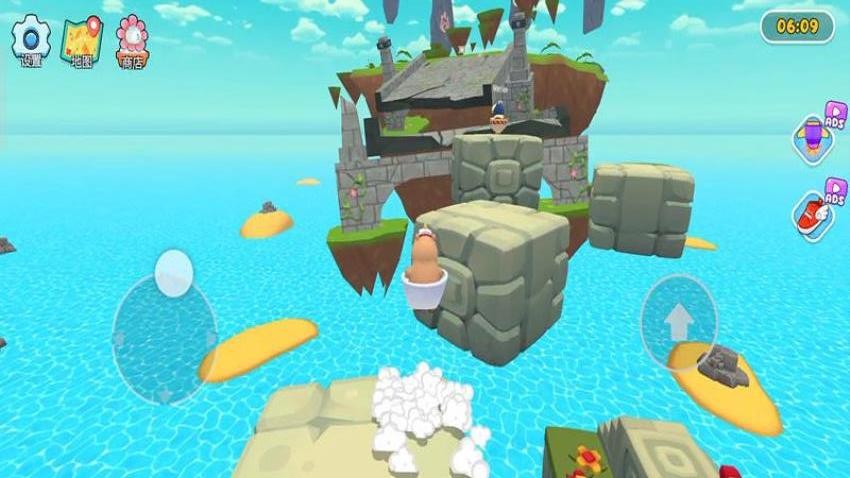Open the map (地图)
The height and width of the screenshot is (478, 850).
click(x=81, y=40)
